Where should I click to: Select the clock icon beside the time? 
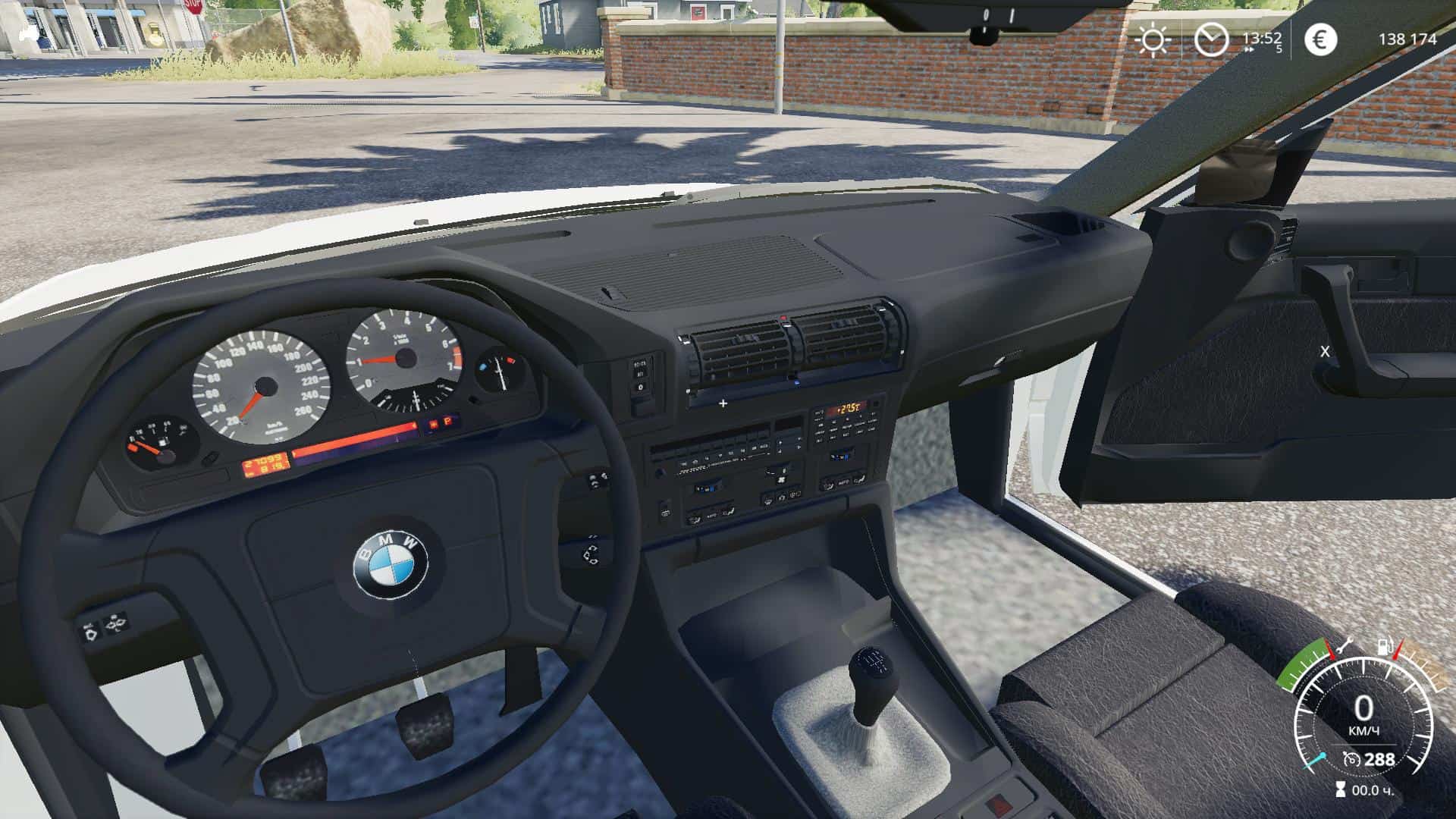pos(1211,39)
